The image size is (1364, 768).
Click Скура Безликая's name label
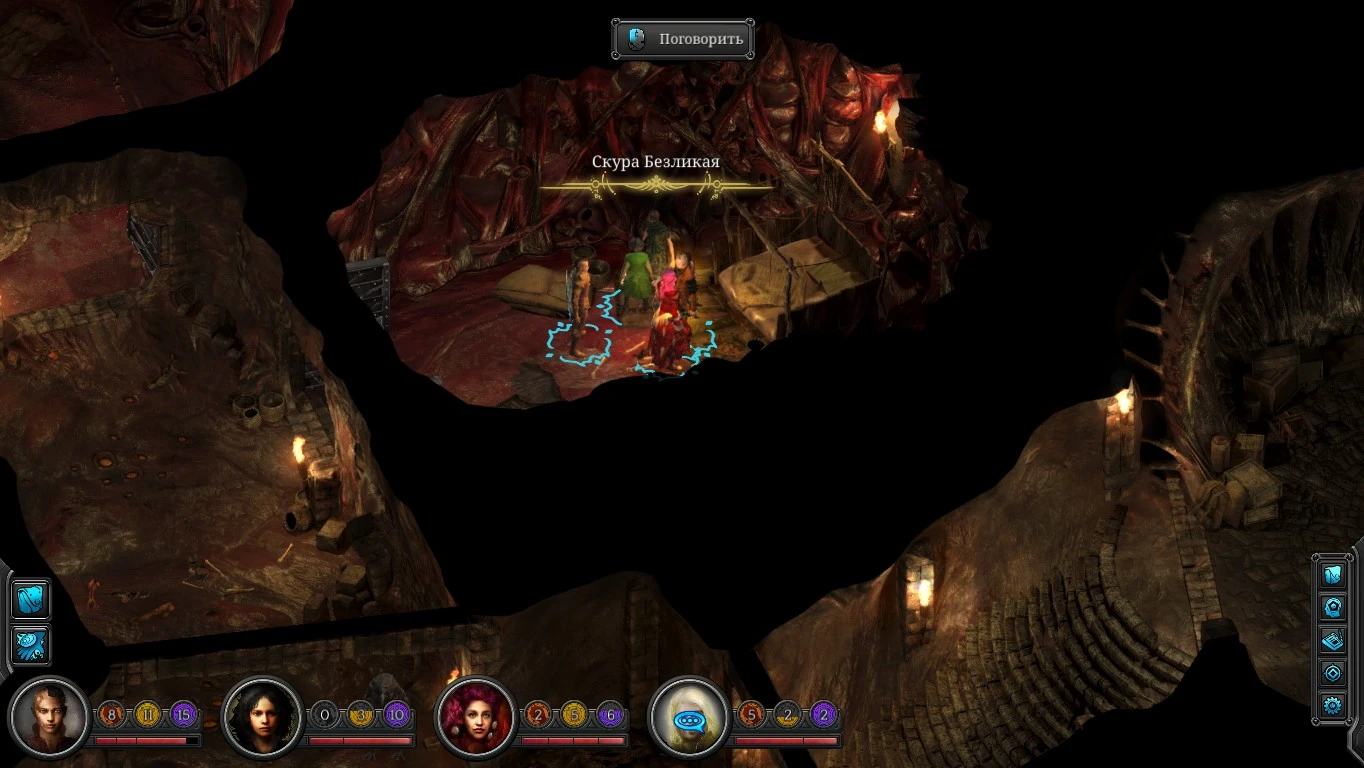tap(657, 161)
